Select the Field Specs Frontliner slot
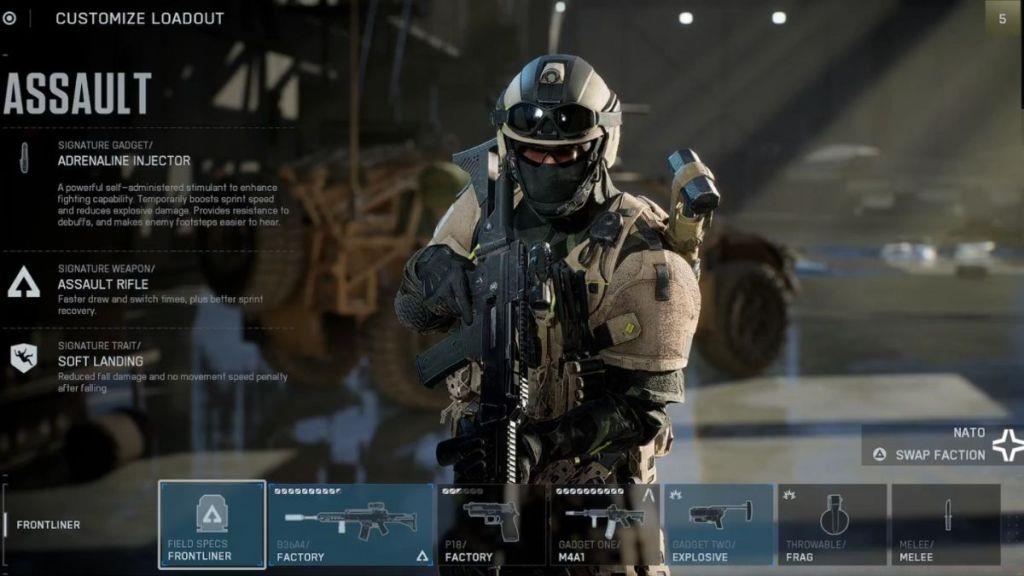The width and height of the screenshot is (1024, 576). click(x=212, y=524)
